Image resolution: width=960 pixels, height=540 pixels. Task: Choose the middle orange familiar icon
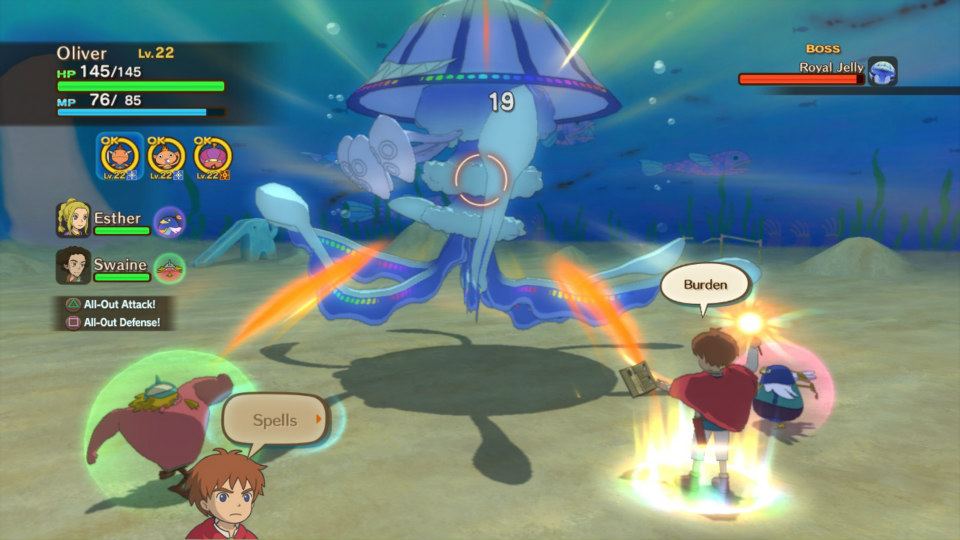tap(165, 156)
